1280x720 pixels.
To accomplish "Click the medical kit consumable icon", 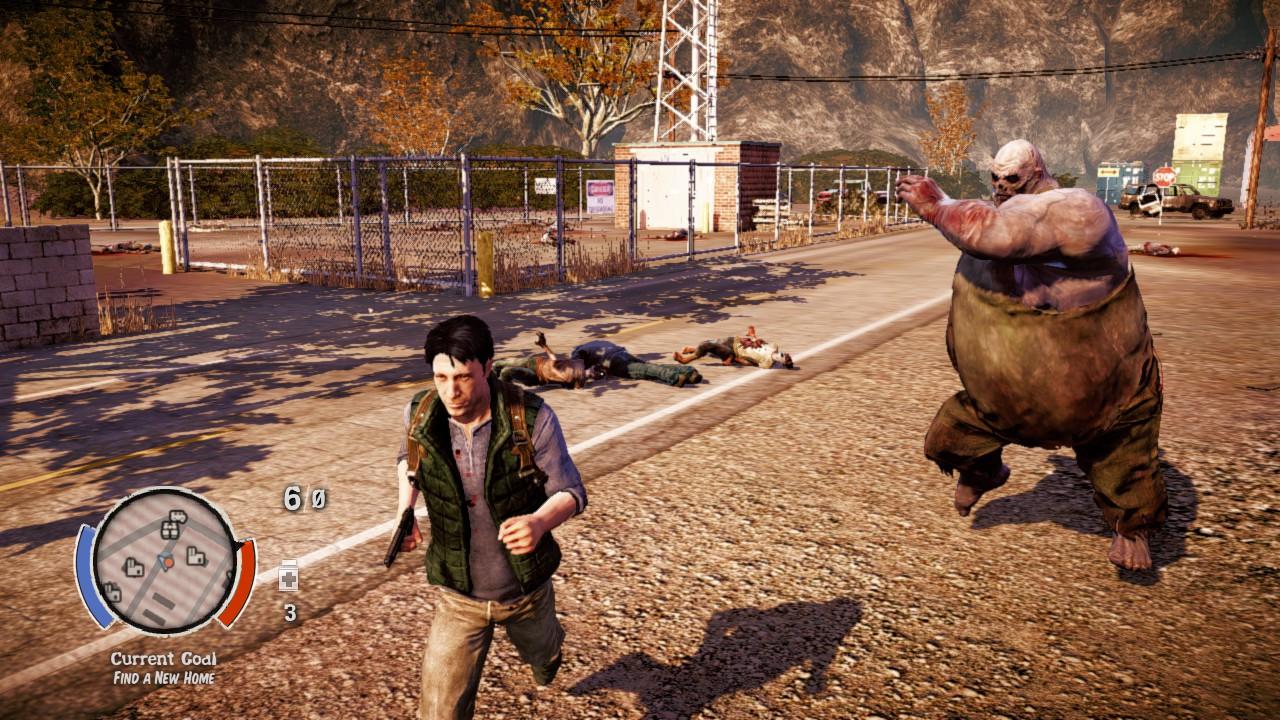I will (288, 578).
